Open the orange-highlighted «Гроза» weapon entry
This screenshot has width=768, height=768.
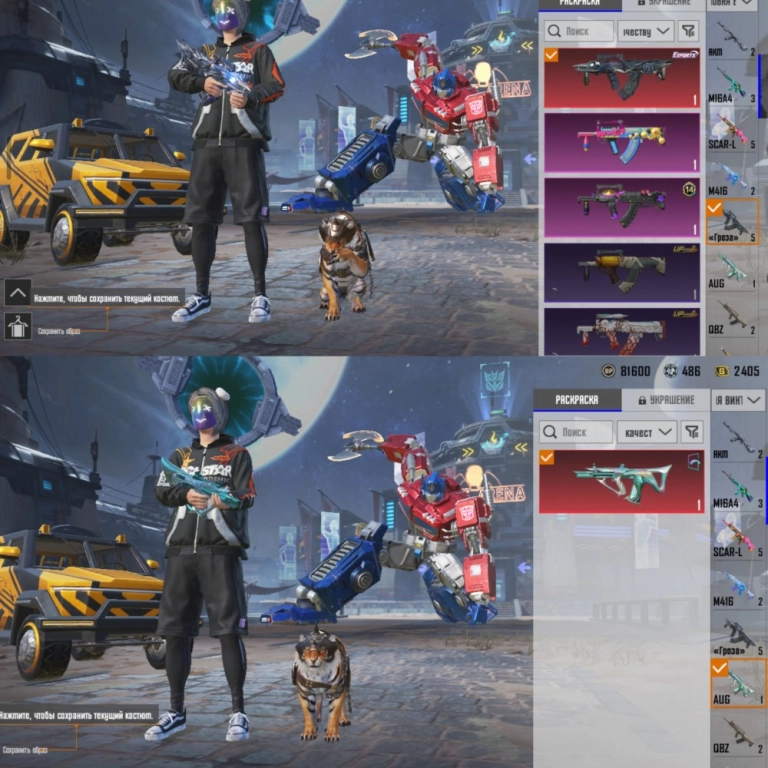[x=736, y=222]
